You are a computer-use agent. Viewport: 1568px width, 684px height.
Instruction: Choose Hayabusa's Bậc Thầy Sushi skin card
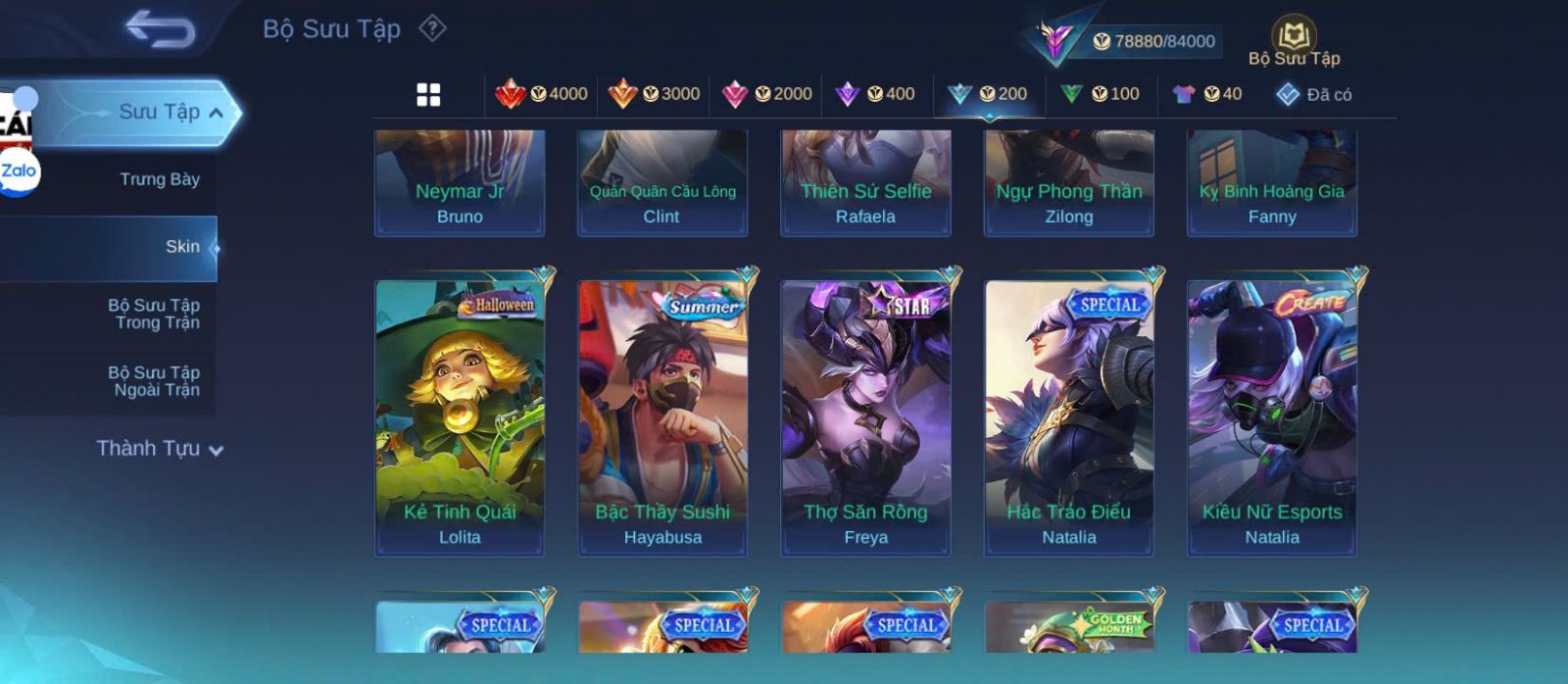pos(662,418)
